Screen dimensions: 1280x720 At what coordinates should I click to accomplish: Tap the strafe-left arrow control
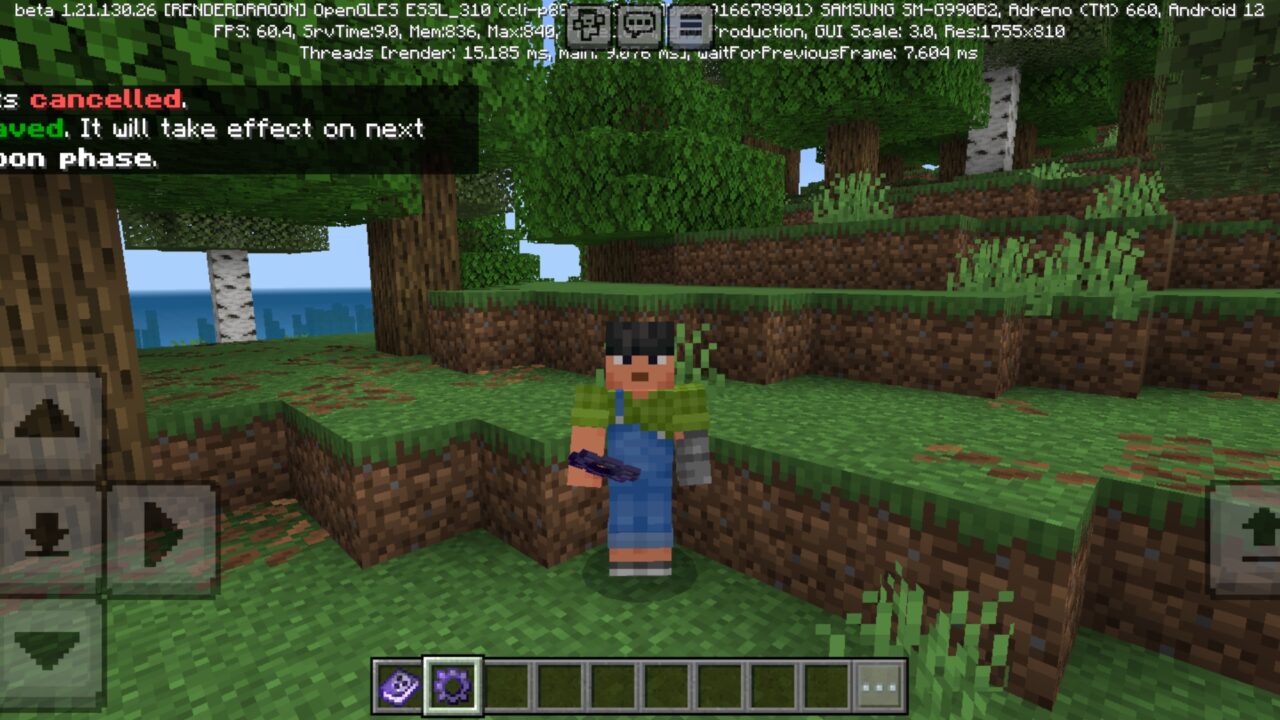tap(5, 535)
